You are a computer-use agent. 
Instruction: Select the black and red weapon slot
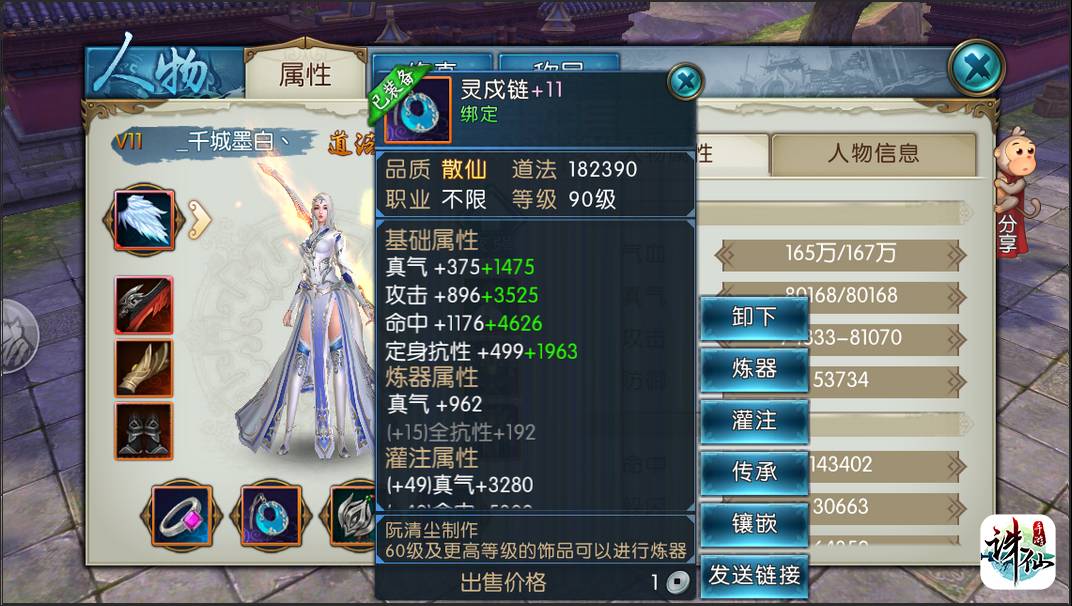(144, 305)
